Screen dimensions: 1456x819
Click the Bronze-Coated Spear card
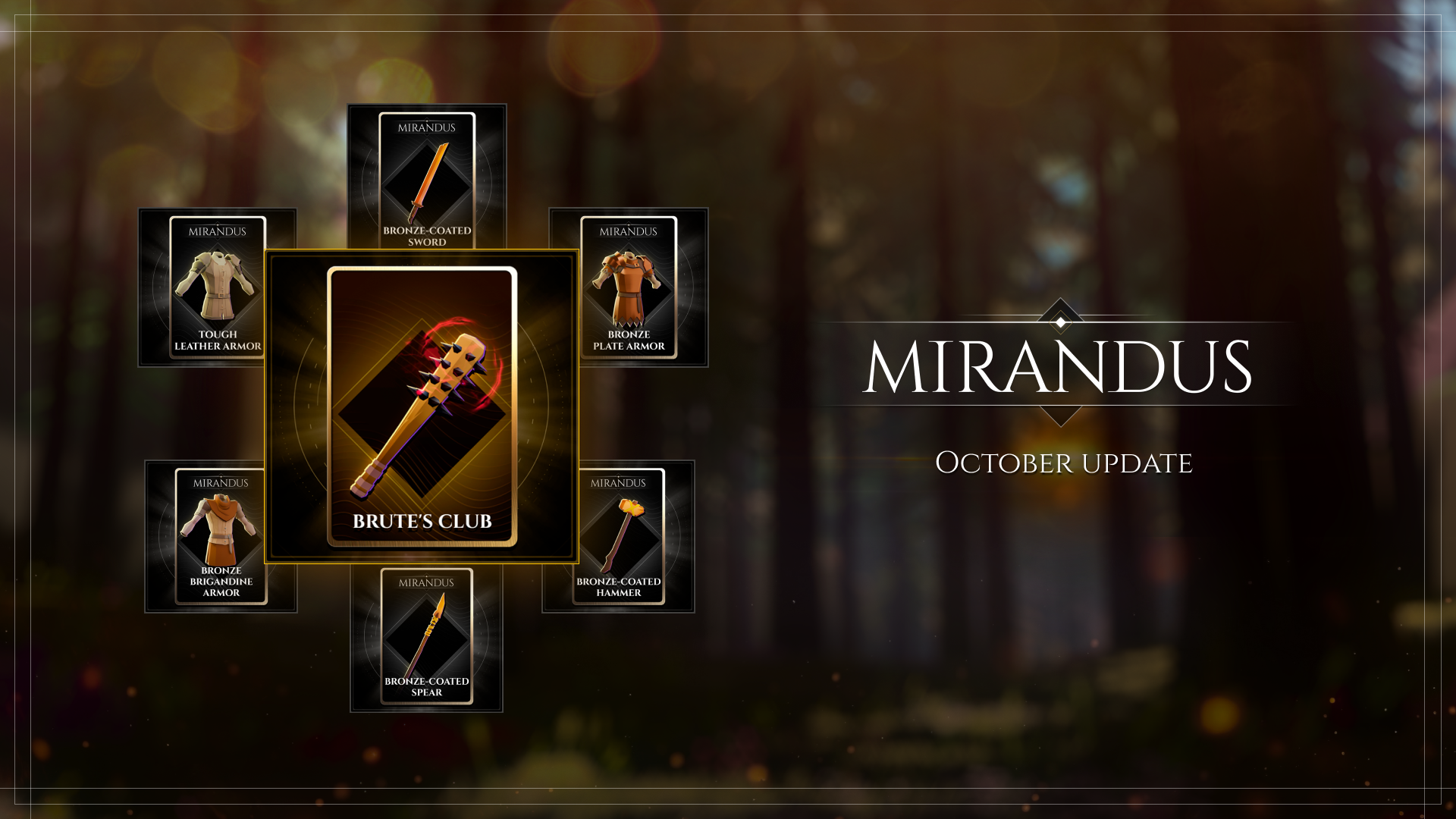(x=427, y=637)
